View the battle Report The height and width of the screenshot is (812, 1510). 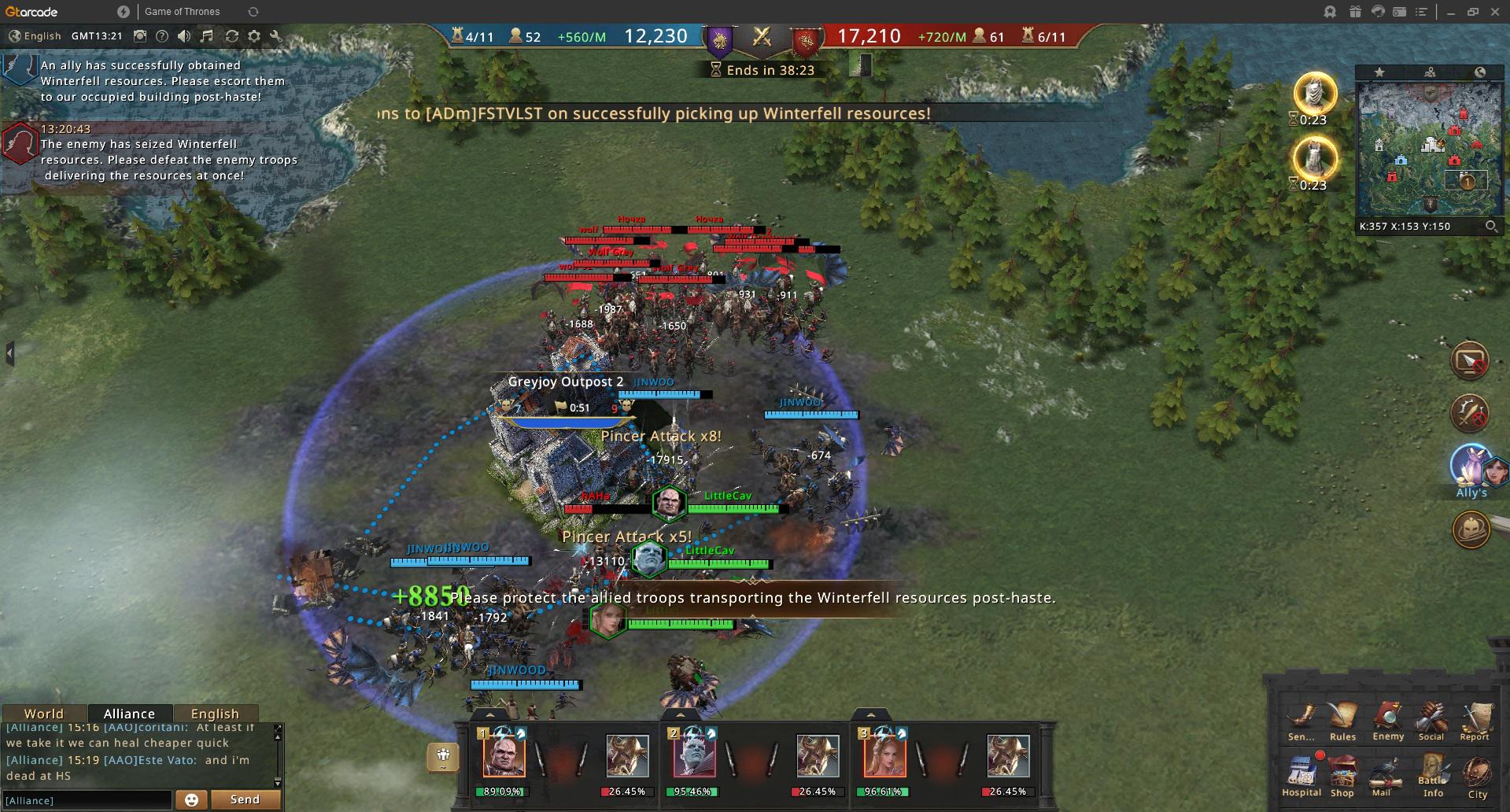[x=1475, y=720]
